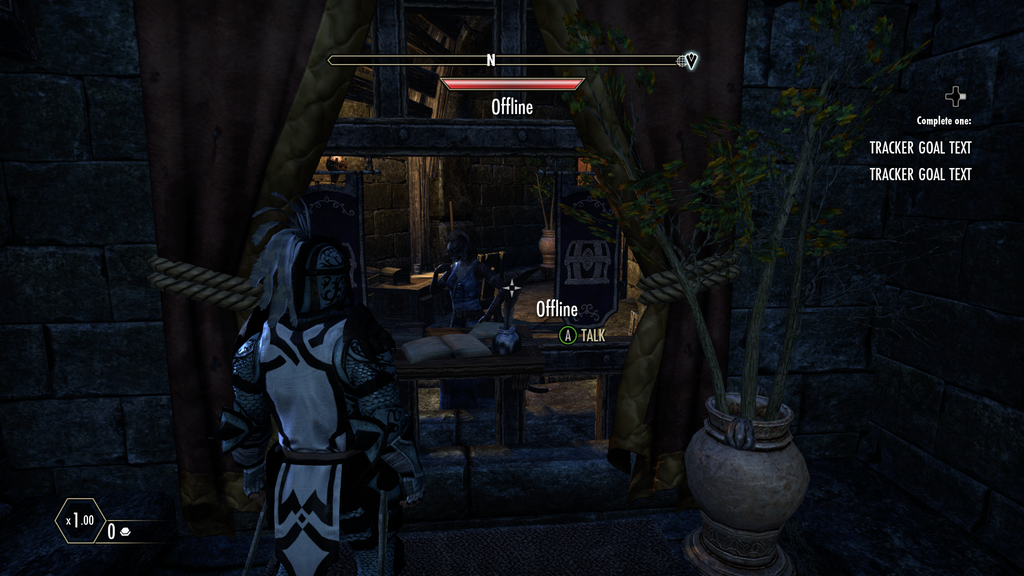Open the "Complete one" quest tracker header
This screenshot has width=1024, height=576.
click(x=943, y=121)
